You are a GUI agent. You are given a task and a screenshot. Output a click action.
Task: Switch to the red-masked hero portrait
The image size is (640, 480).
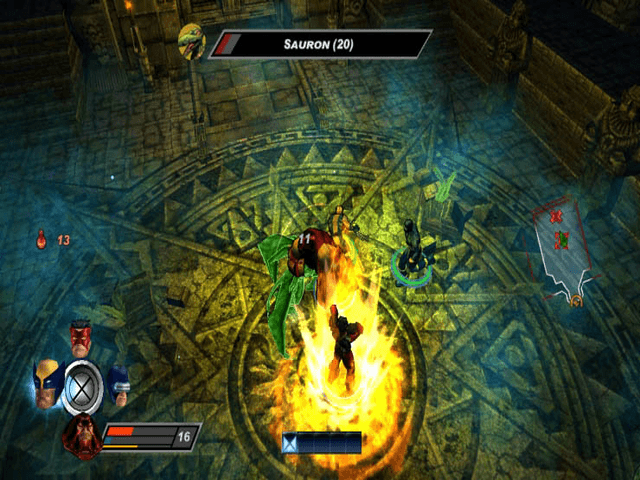click(x=82, y=338)
